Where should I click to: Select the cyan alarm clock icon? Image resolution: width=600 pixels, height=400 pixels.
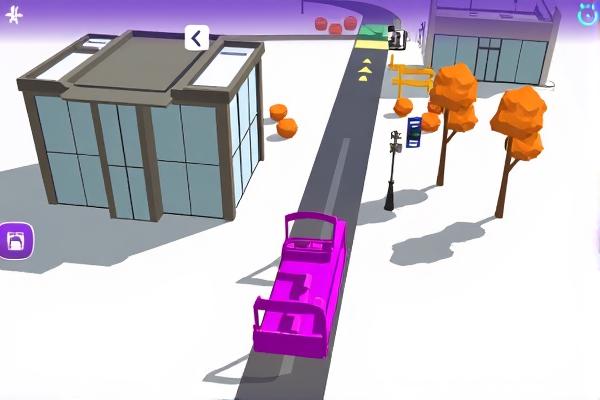point(588,13)
